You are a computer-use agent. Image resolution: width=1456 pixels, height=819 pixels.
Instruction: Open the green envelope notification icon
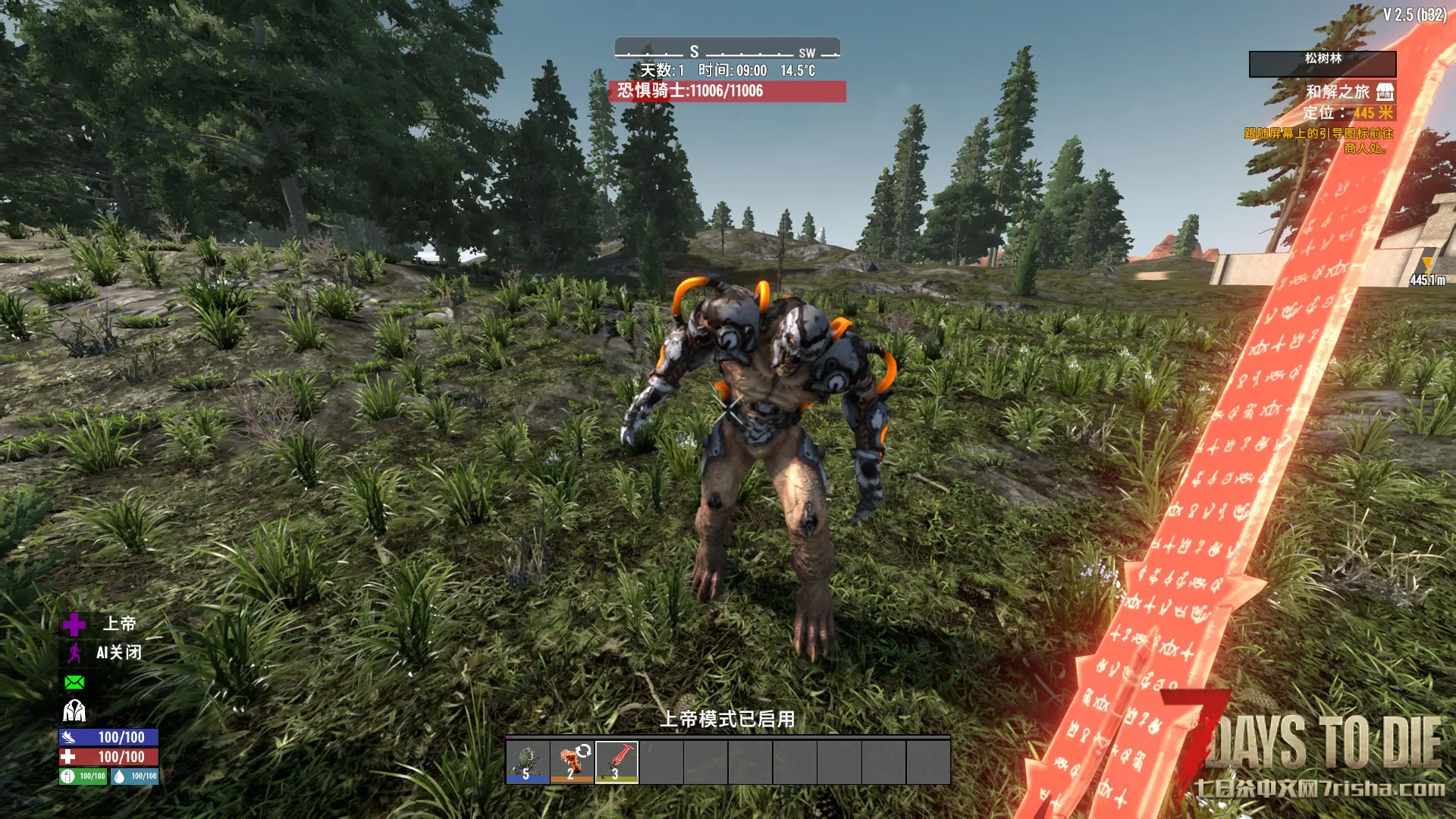coord(74,682)
